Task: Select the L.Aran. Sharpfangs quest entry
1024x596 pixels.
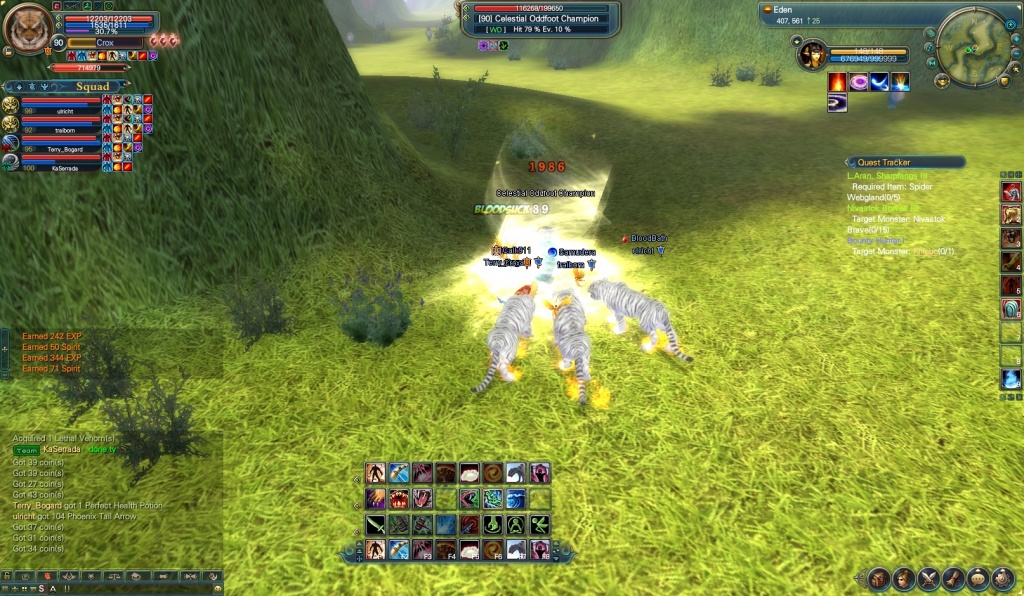Action: tap(887, 176)
